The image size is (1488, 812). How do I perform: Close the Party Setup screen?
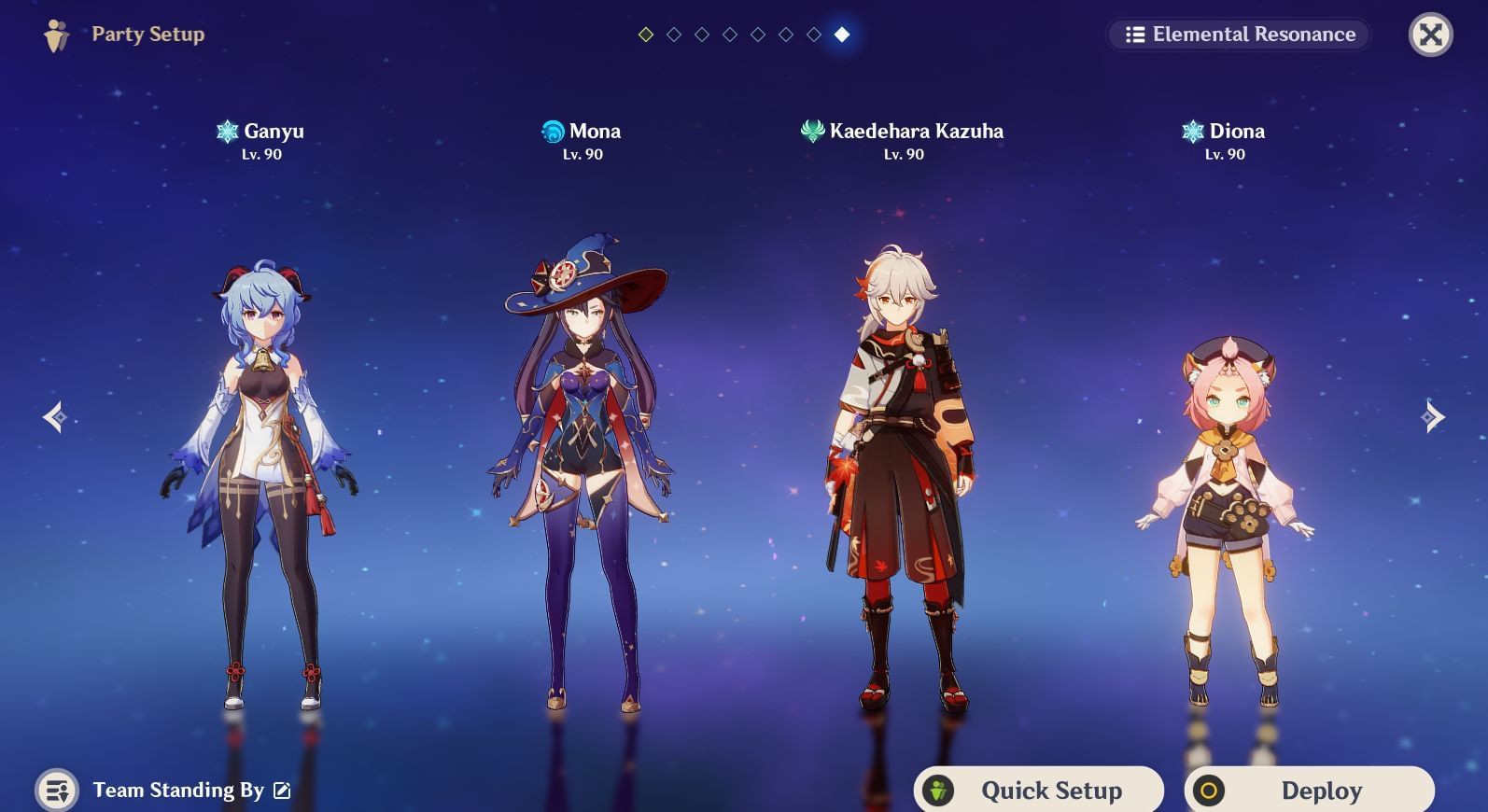[1430, 35]
